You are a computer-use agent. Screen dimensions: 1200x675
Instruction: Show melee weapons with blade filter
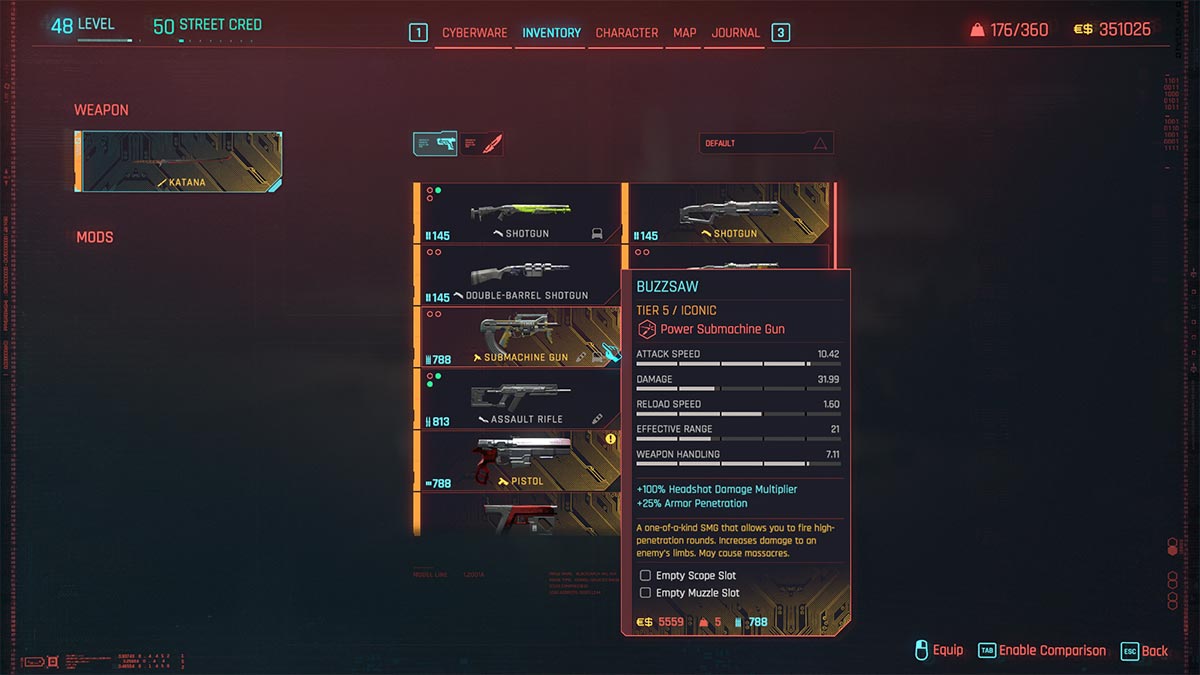(482, 144)
